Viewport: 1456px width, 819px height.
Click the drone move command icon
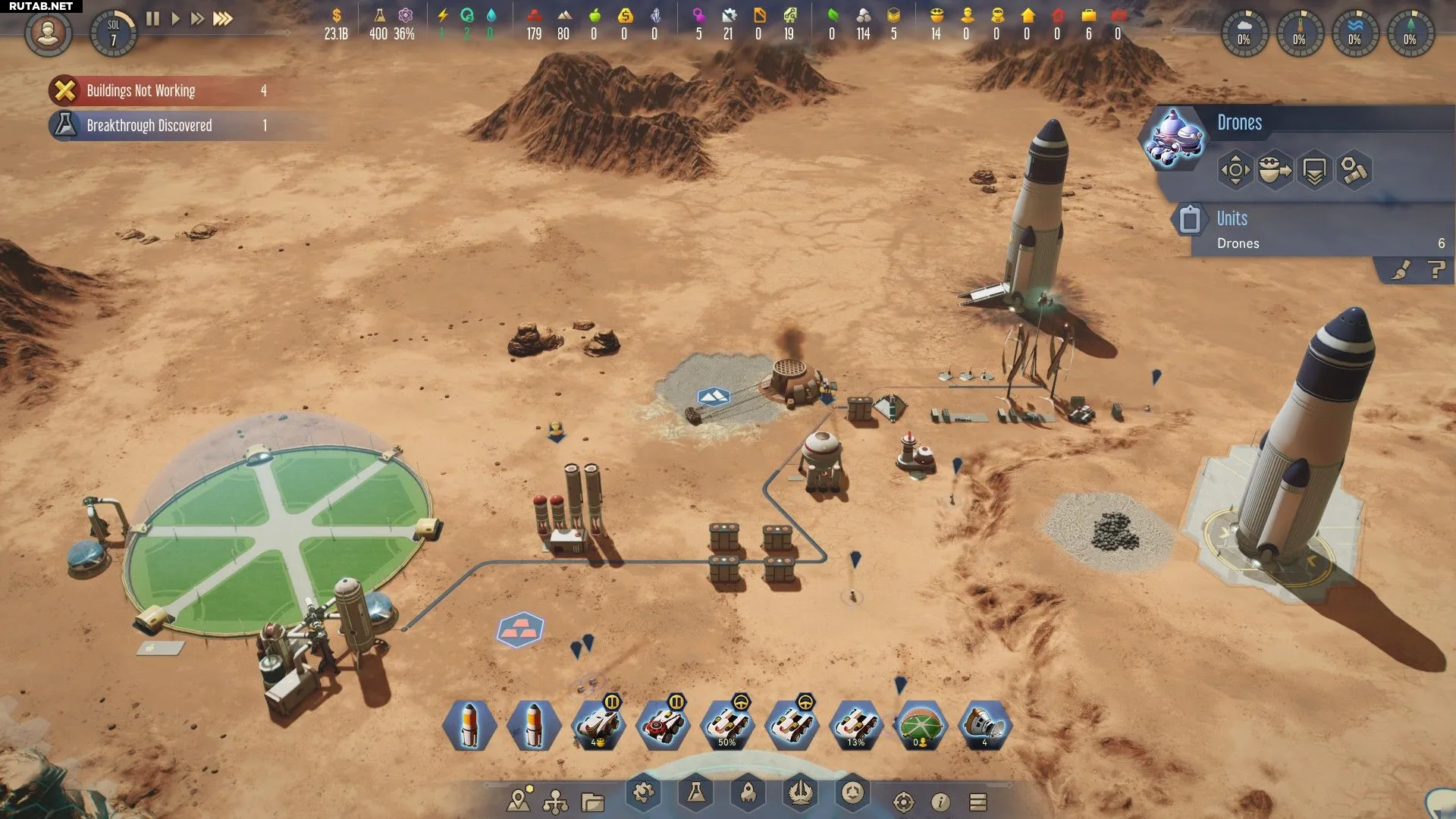pos(1235,170)
